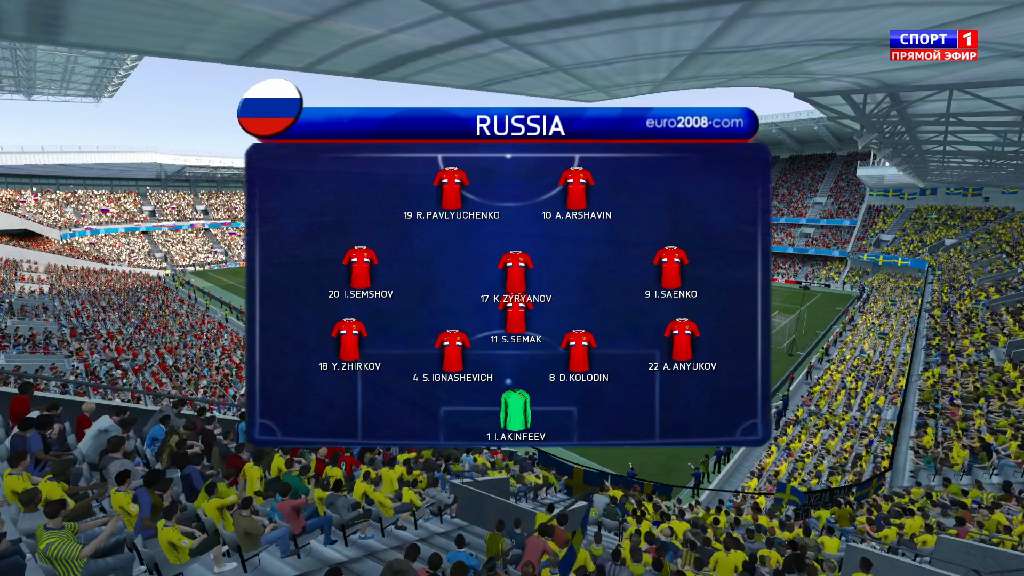The height and width of the screenshot is (576, 1024).
Task: Select A. Anyukov's number 22 shirt
Action: coord(682,340)
